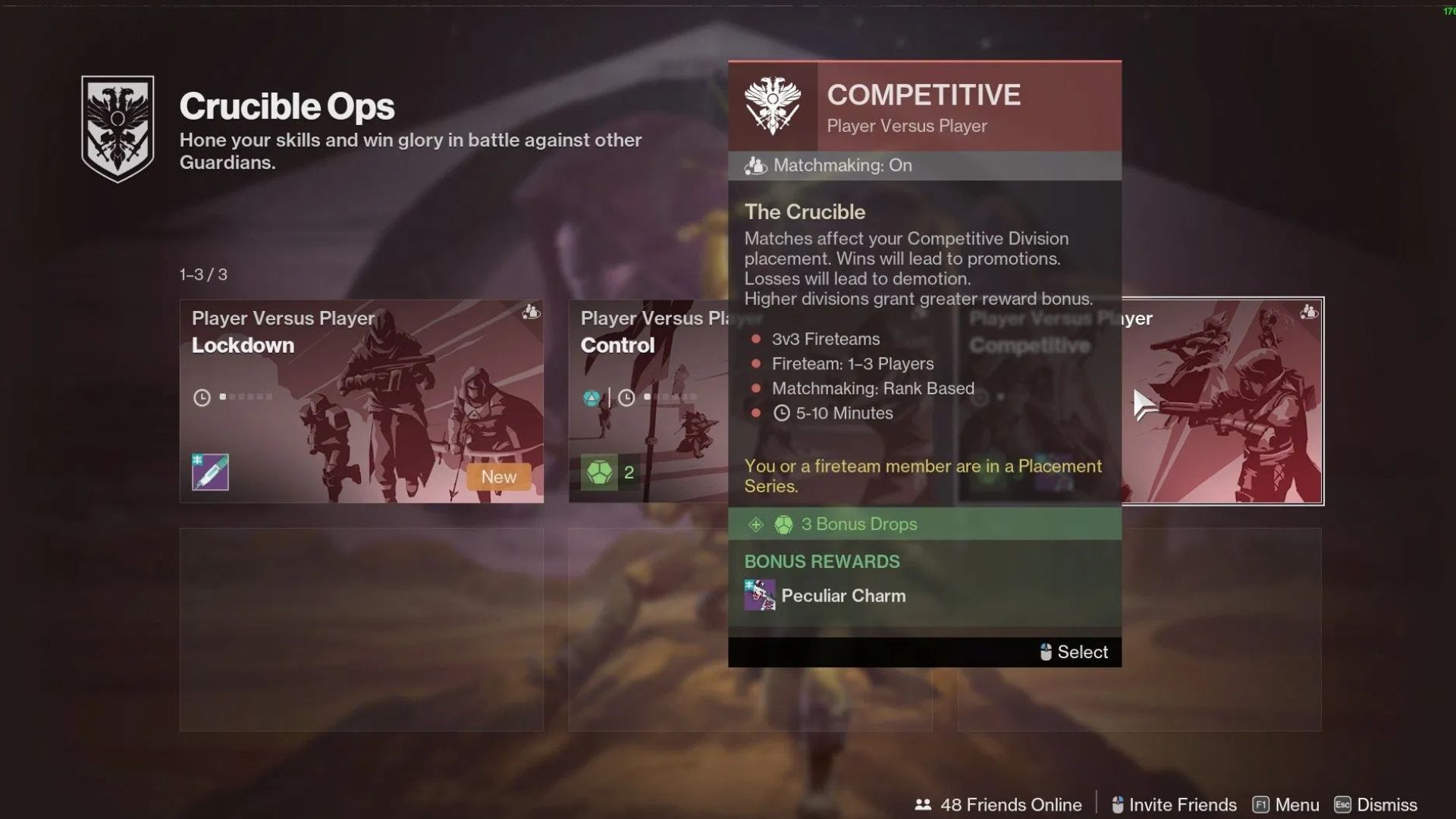Viewport: 1456px width, 819px height.
Task: Click the Peculiar Charm icon under Bonus Rewards
Action: point(758,595)
